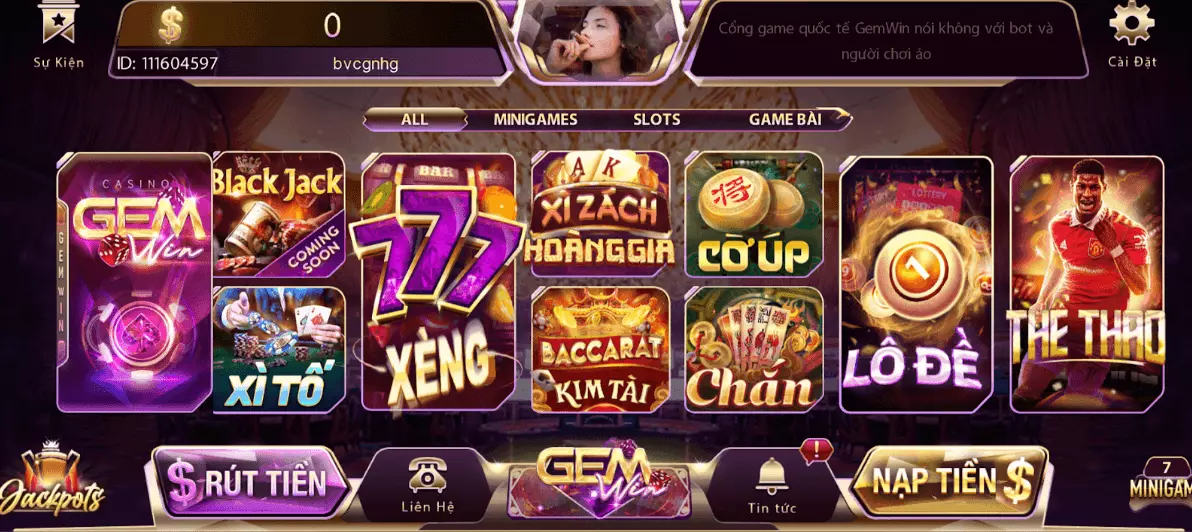
Task: Open the Cài Đặt settings gear
Action: tap(1131, 33)
